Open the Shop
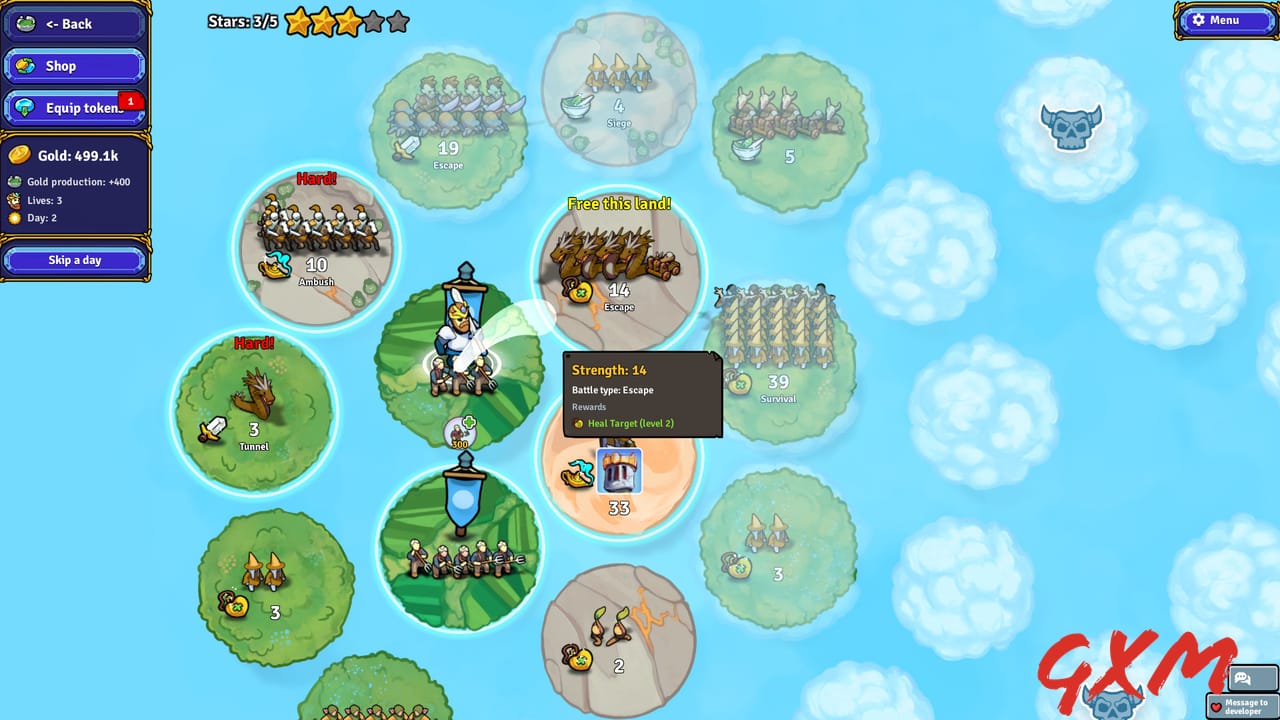Screen dimensions: 1280x720 [73, 65]
